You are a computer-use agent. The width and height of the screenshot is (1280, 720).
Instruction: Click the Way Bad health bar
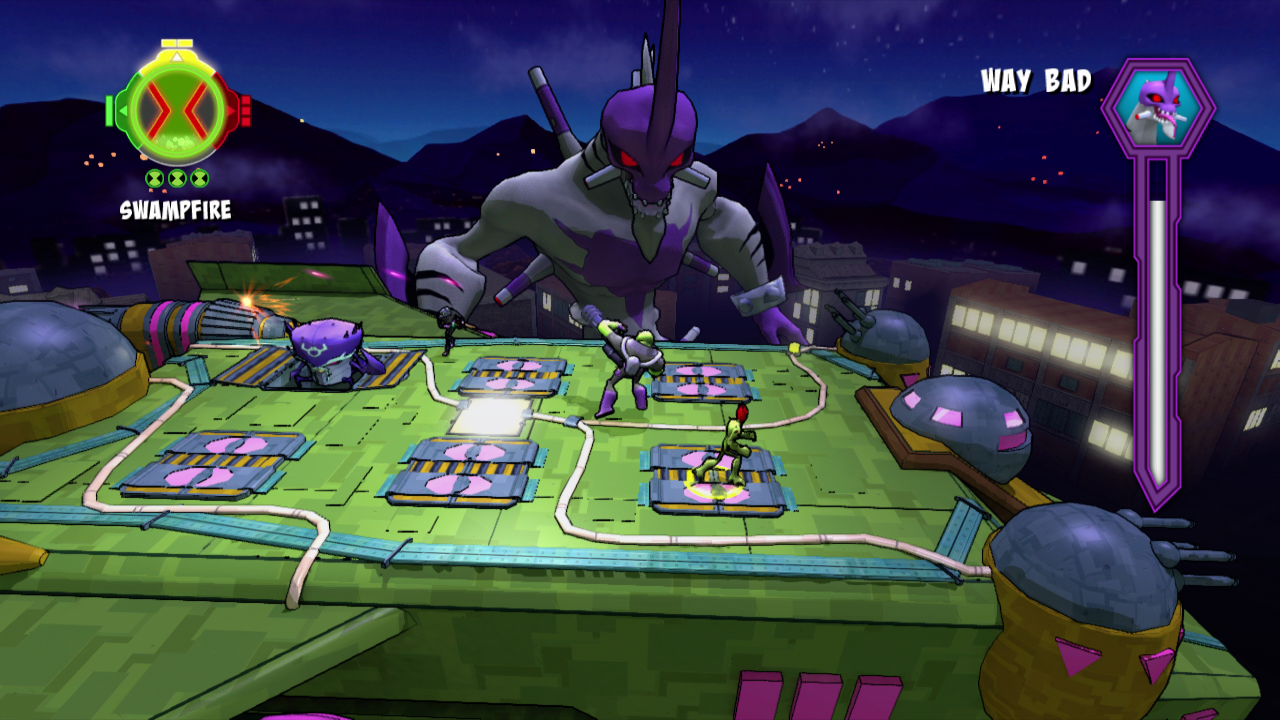(x=1155, y=340)
